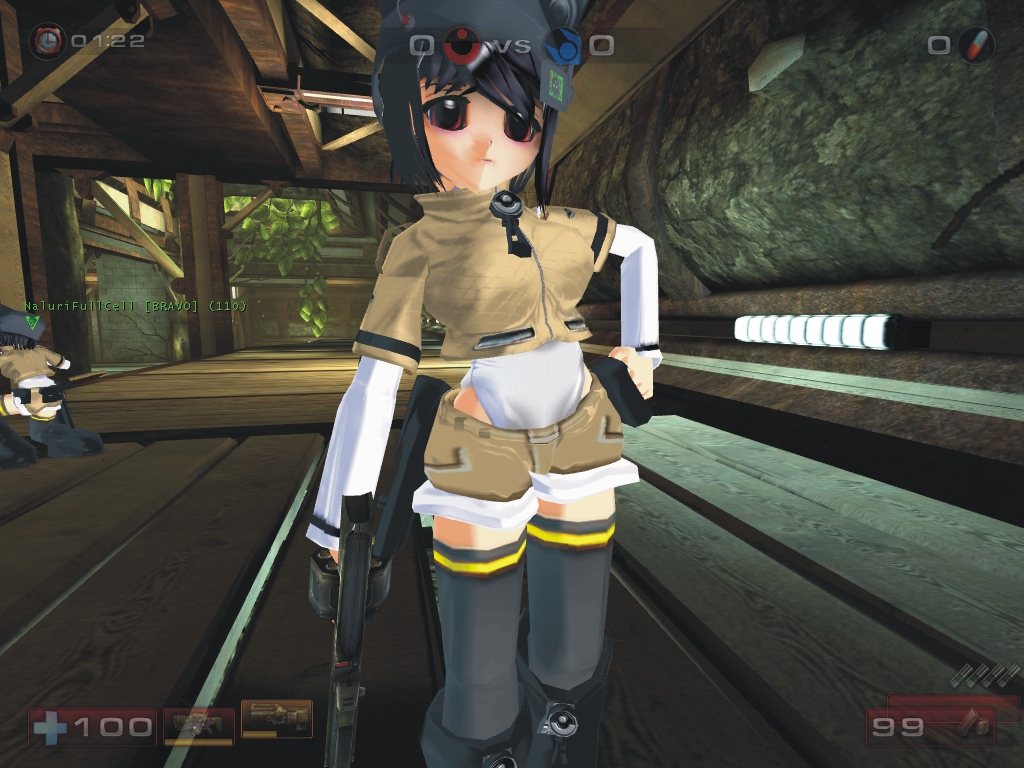Click the blue health cross icon
1024x768 pixels.
[x=50, y=726]
